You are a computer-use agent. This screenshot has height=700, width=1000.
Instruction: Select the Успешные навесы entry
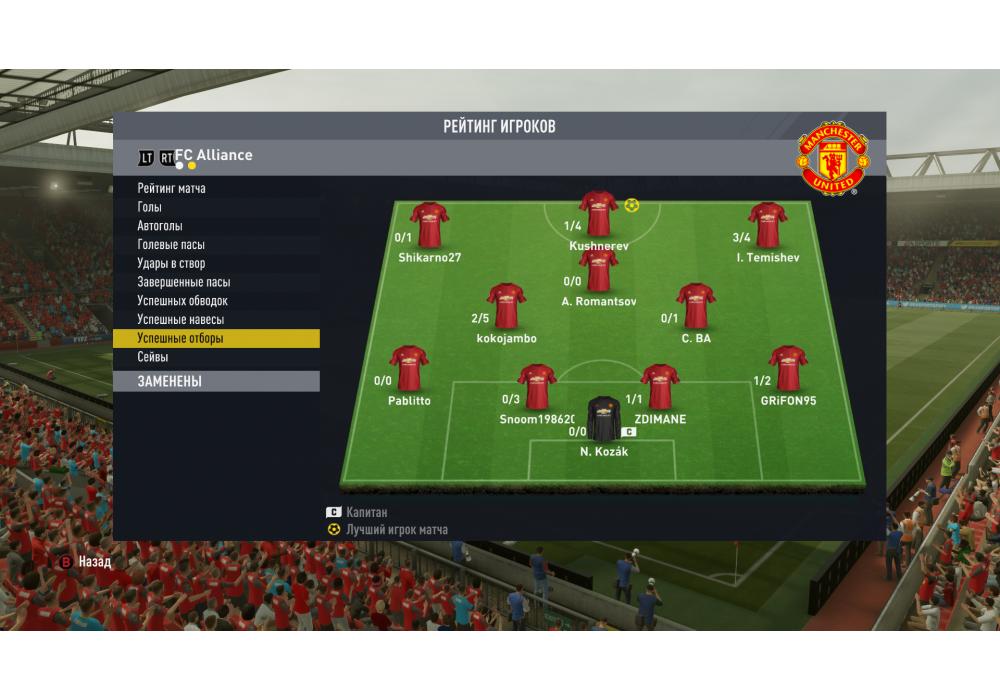pos(181,320)
